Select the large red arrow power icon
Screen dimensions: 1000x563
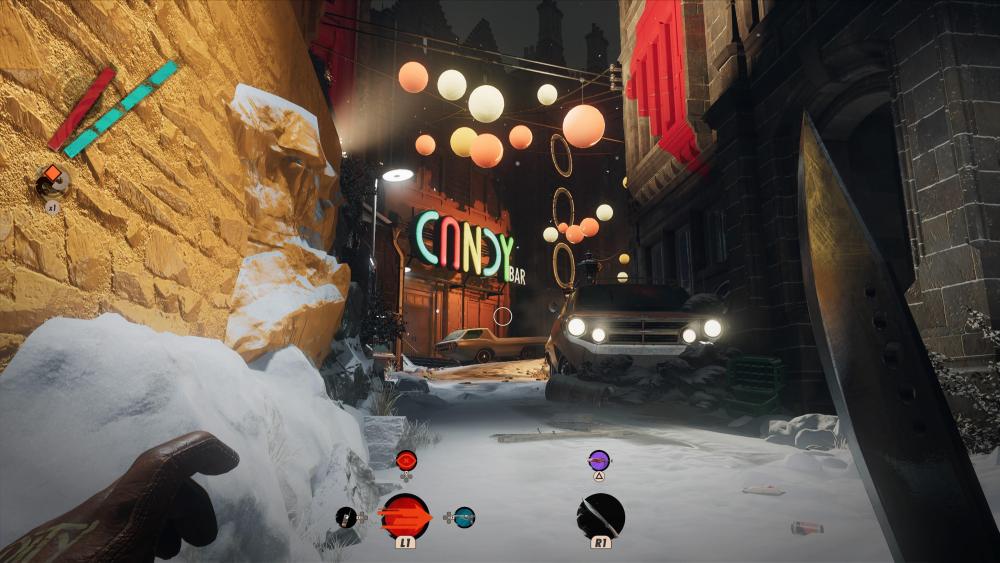point(405,516)
